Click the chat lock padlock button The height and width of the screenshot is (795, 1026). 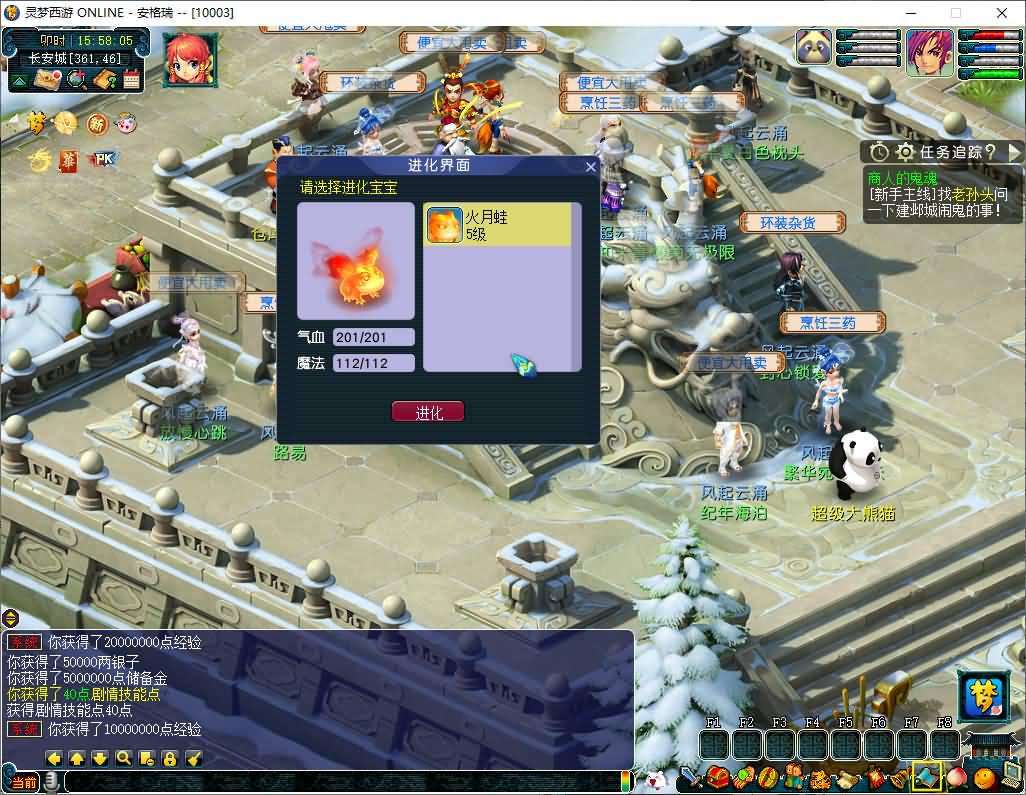coord(169,758)
